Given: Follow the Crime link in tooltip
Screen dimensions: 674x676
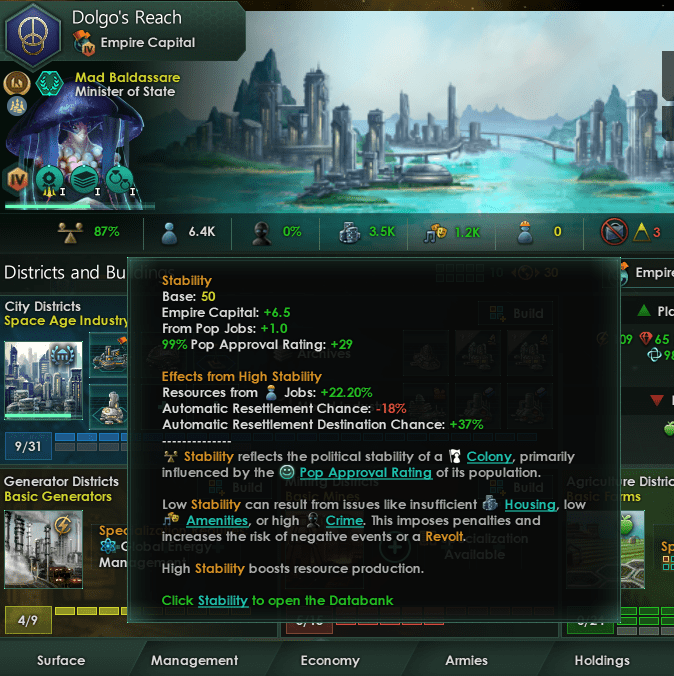Looking at the screenshot, I should (343, 521).
